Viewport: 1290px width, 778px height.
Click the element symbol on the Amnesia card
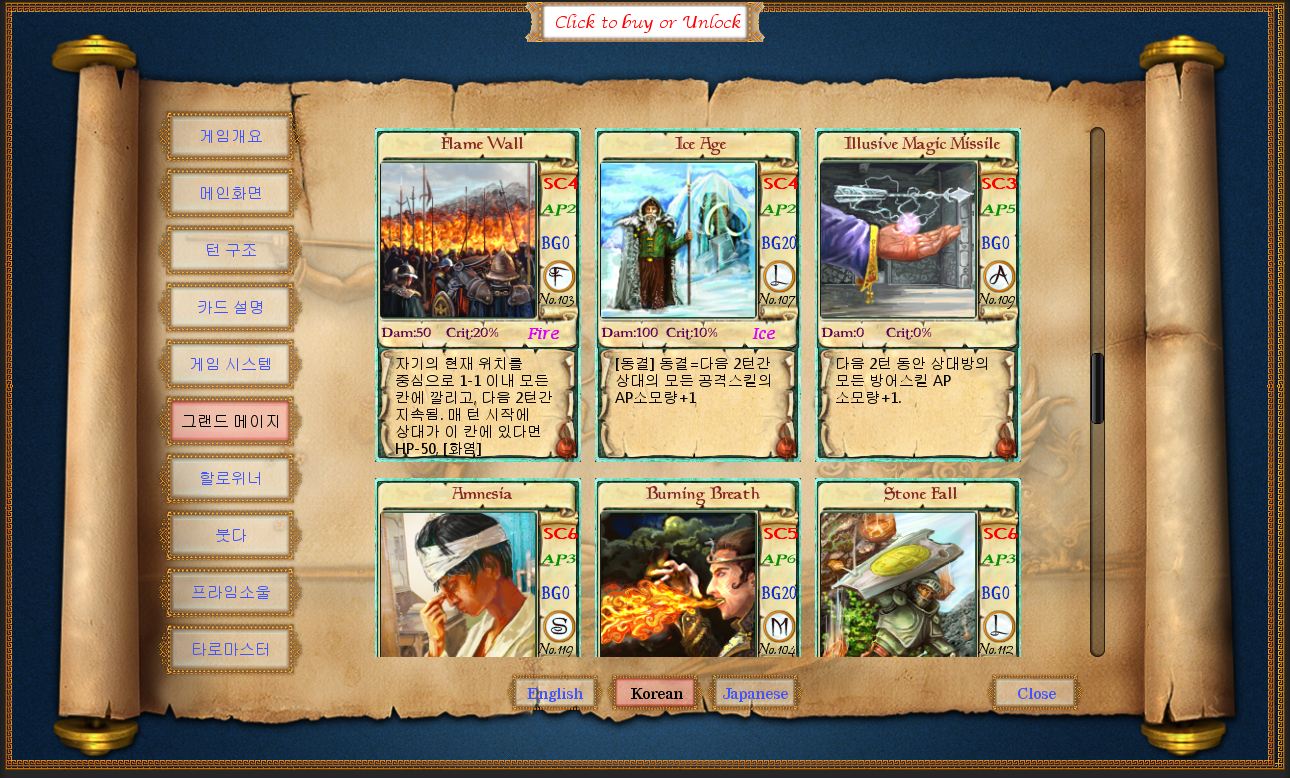(558, 627)
